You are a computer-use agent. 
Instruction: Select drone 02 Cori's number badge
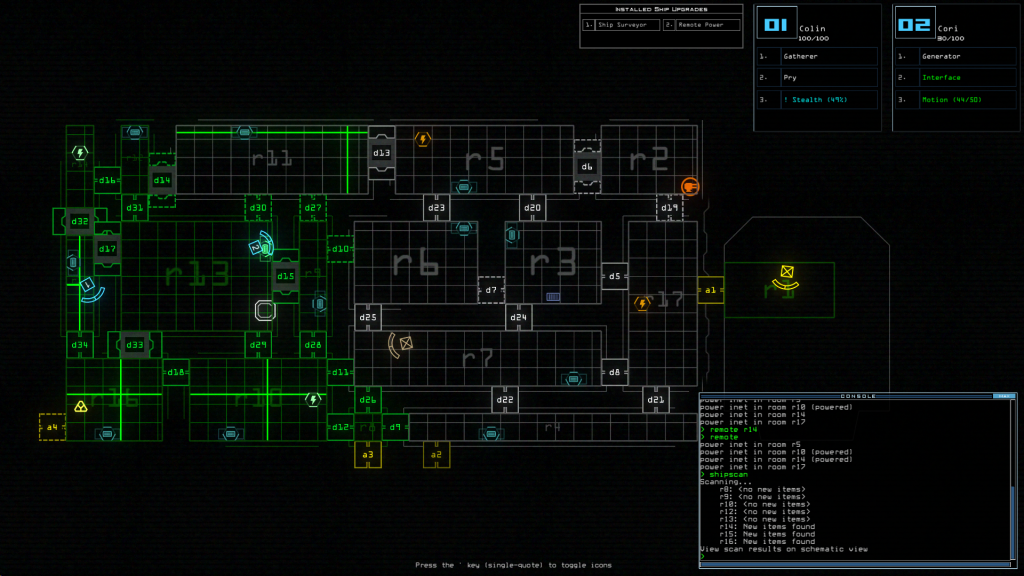point(914,25)
